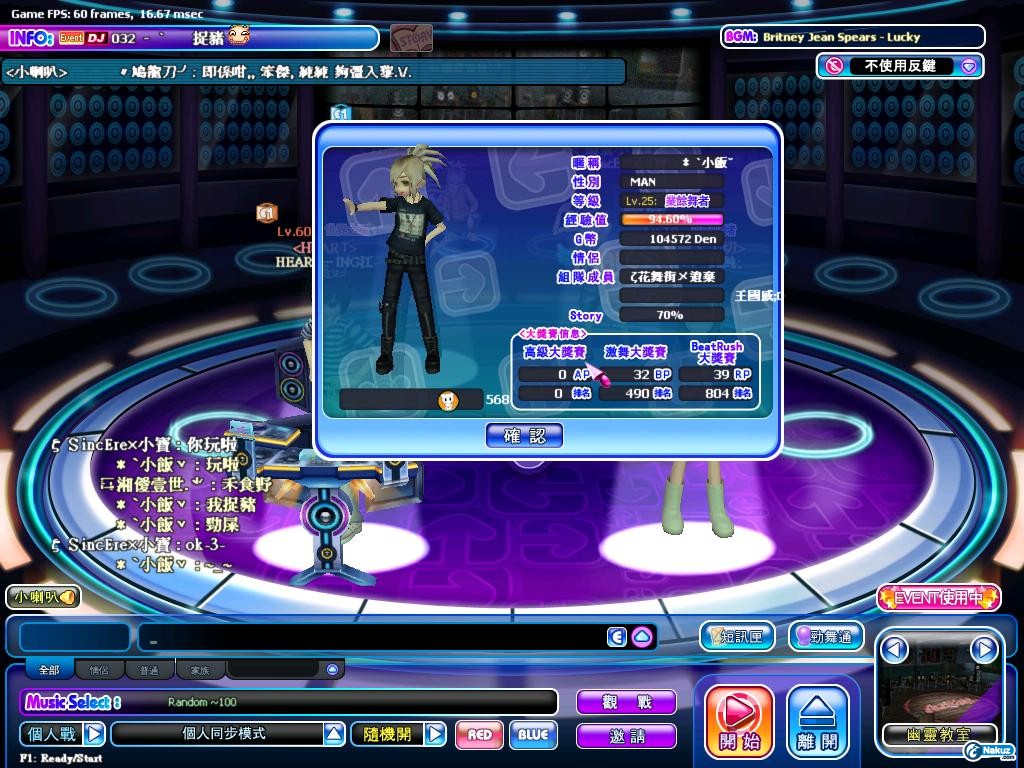Show the next stage map
1024x768 pixels.
[984, 650]
